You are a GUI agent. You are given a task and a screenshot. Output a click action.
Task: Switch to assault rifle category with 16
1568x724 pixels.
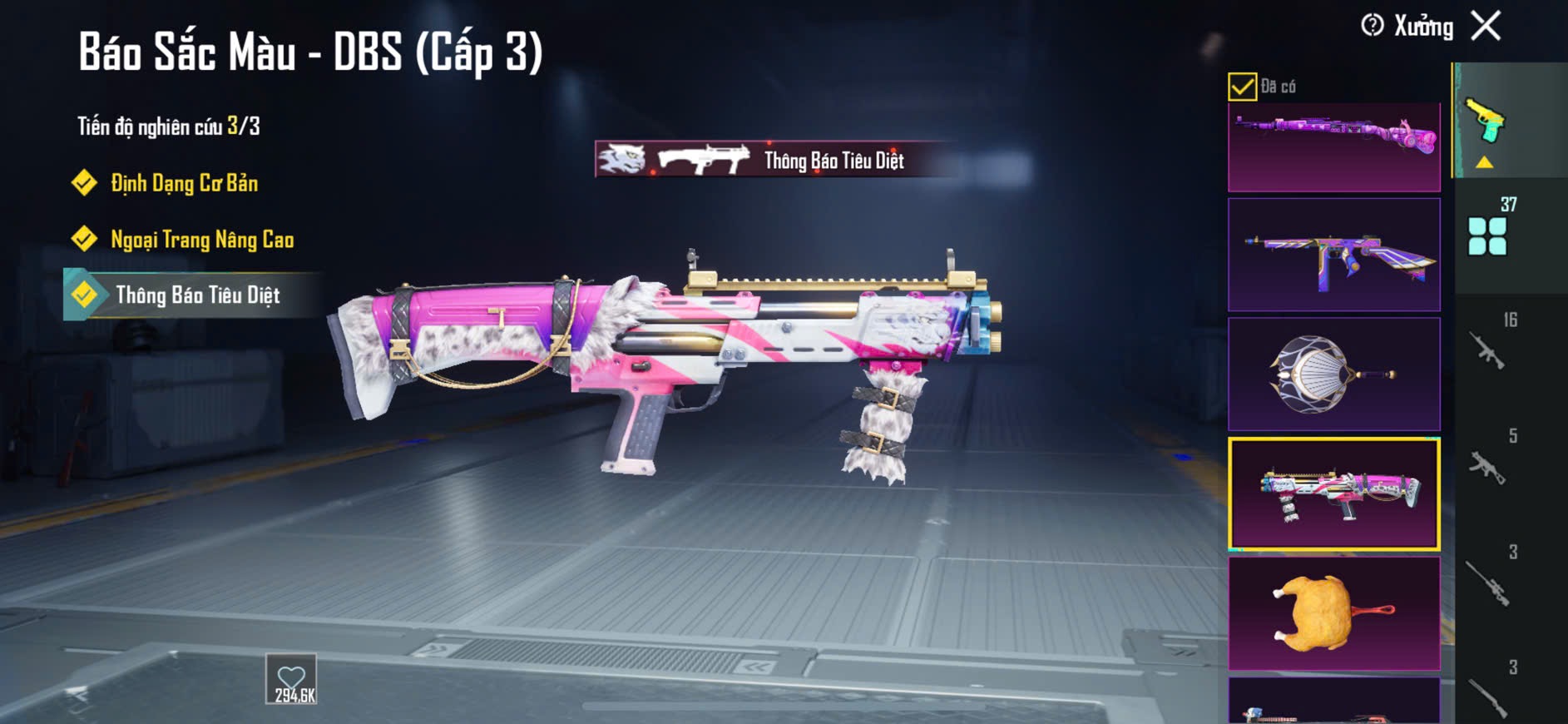(1489, 348)
